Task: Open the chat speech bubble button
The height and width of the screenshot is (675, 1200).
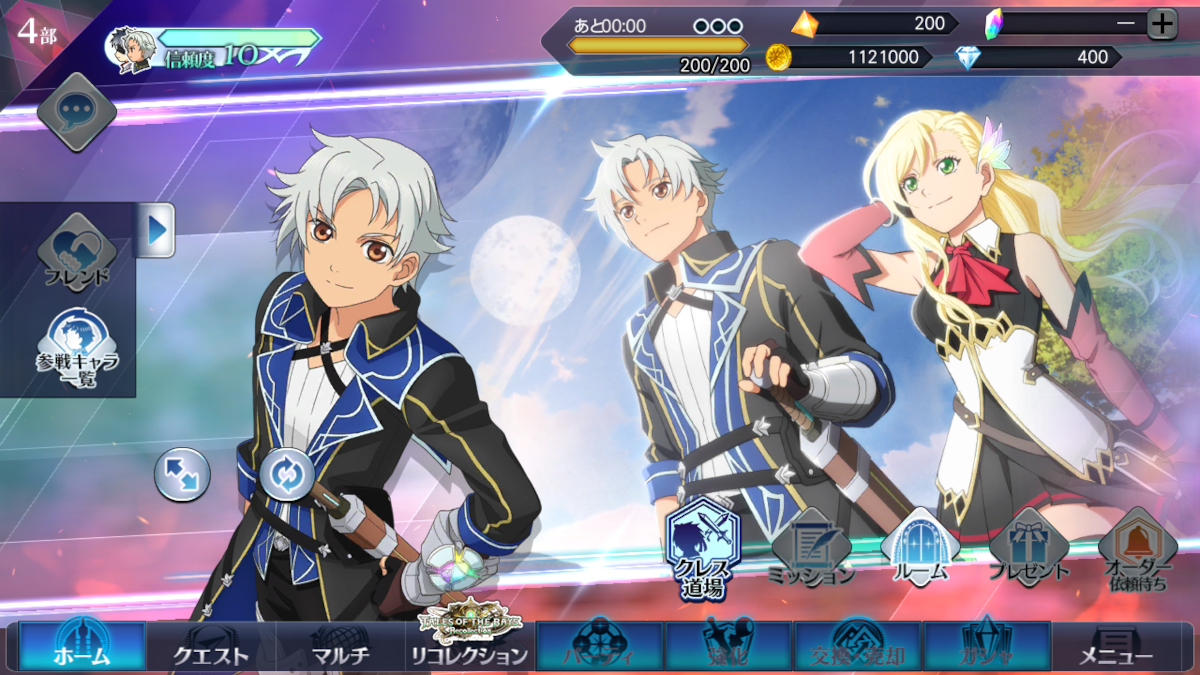Action: coord(76,112)
